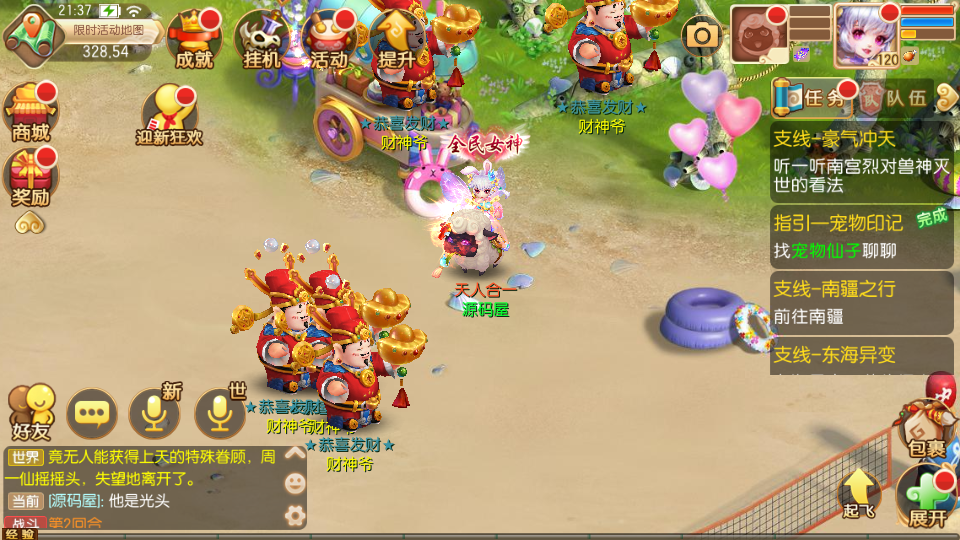Open the 迎新狂欢 event medal

pos(169,114)
